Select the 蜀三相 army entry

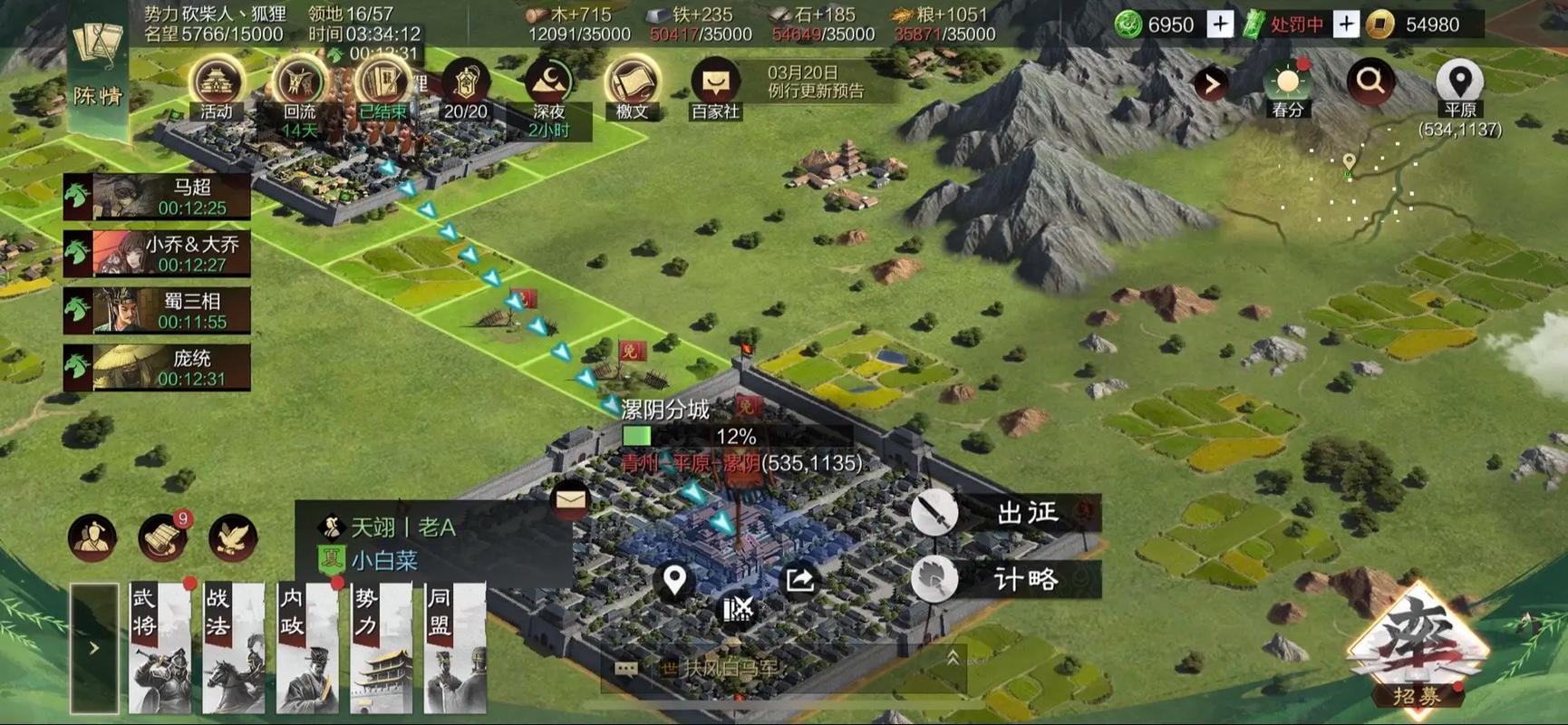tap(157, 311)
